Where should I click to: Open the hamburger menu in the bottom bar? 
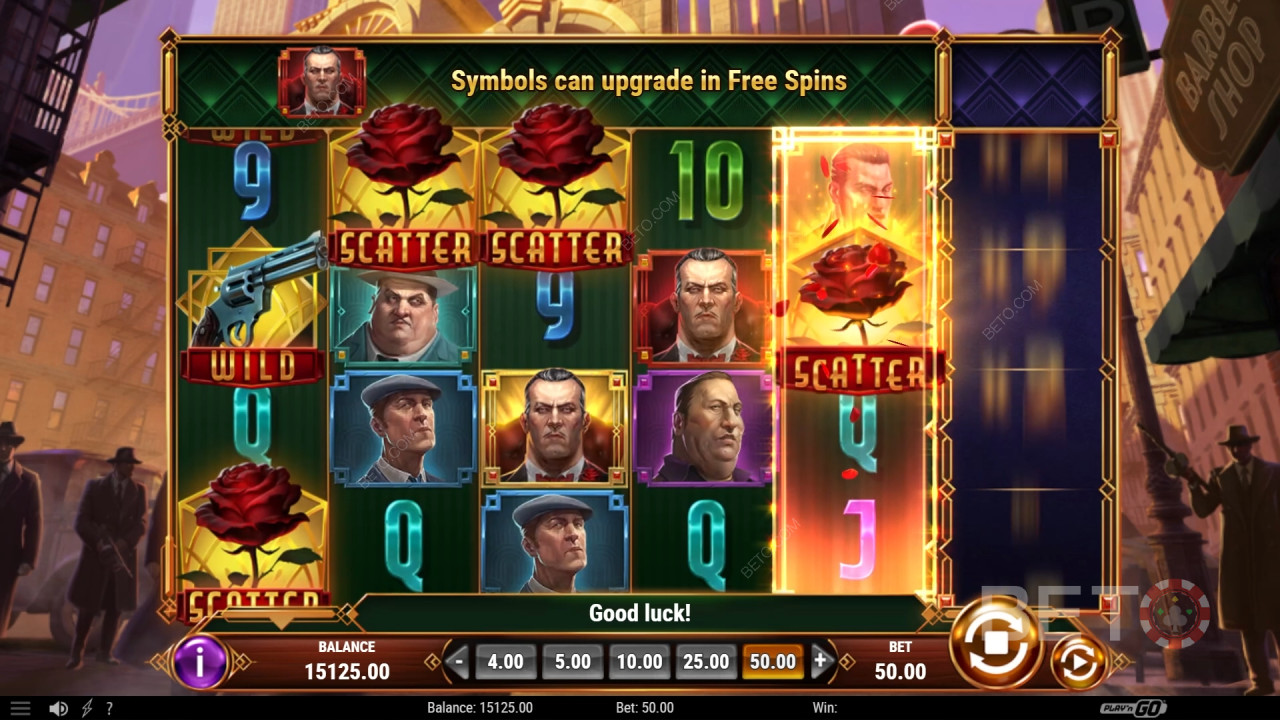[x=20, y=708]
